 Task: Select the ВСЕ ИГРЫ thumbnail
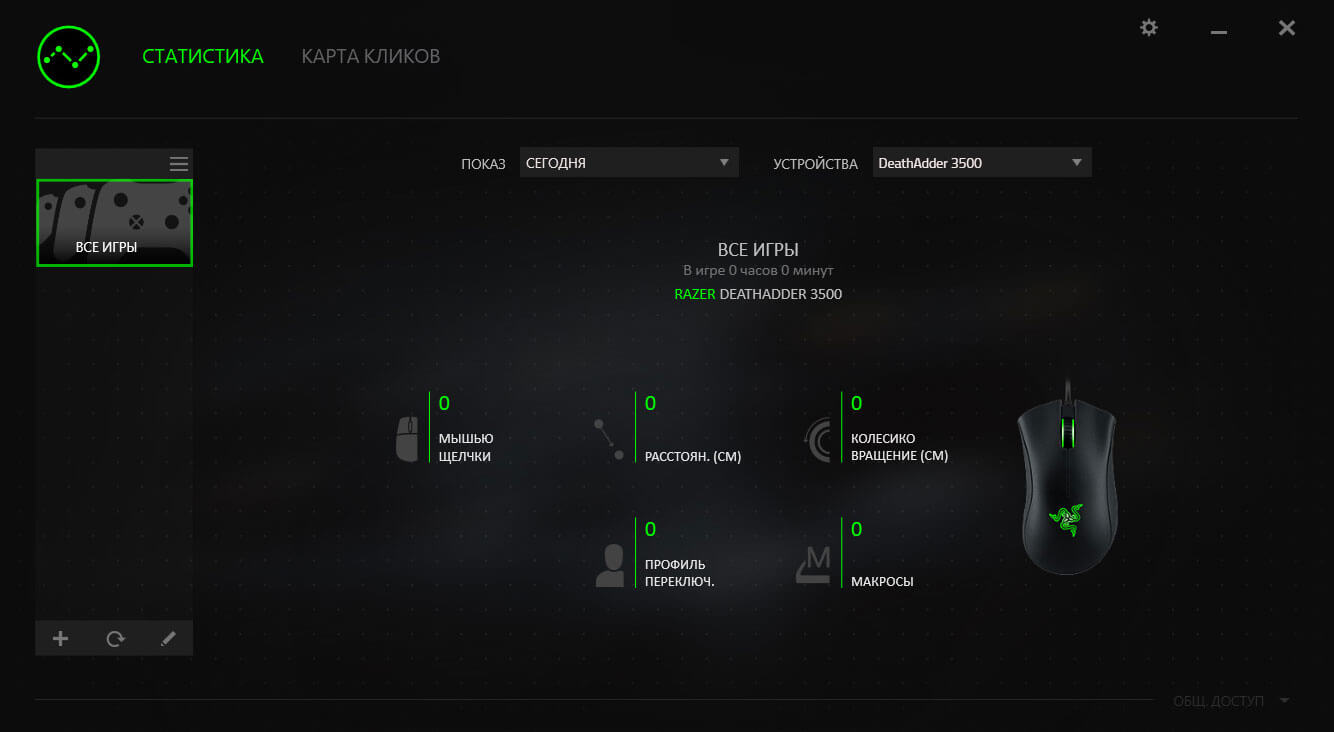114,222
